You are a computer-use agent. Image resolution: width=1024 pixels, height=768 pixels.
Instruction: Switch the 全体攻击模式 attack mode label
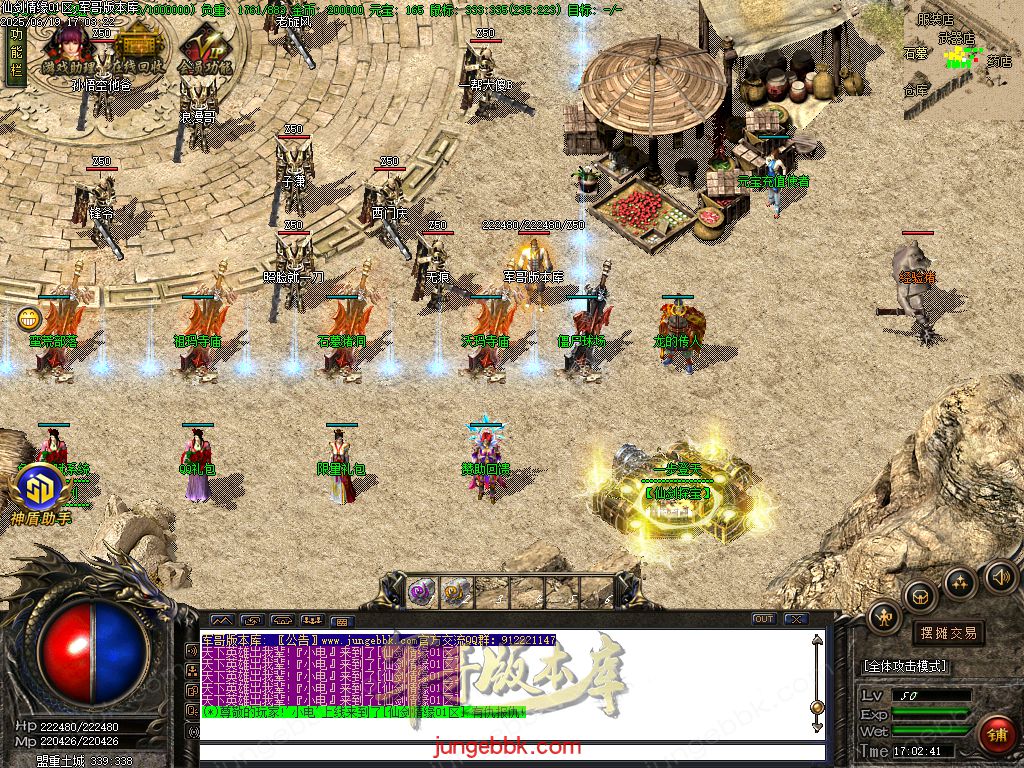905,666
